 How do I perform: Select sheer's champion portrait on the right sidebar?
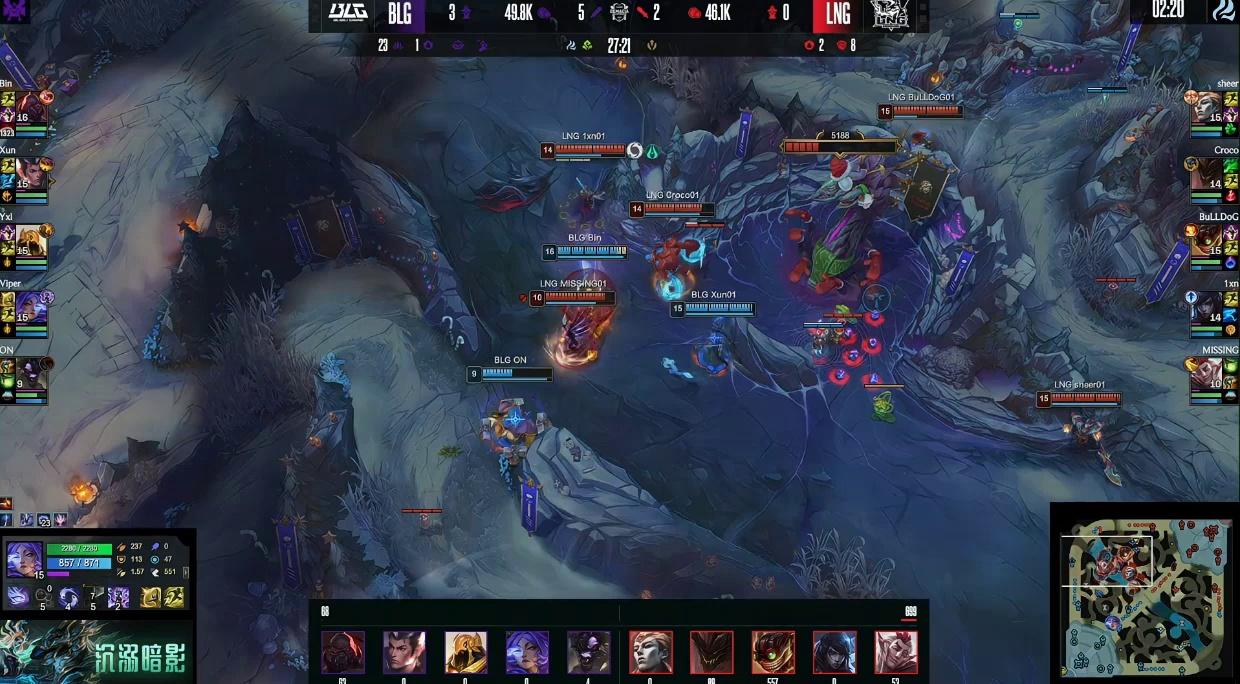click(1207, 107)
